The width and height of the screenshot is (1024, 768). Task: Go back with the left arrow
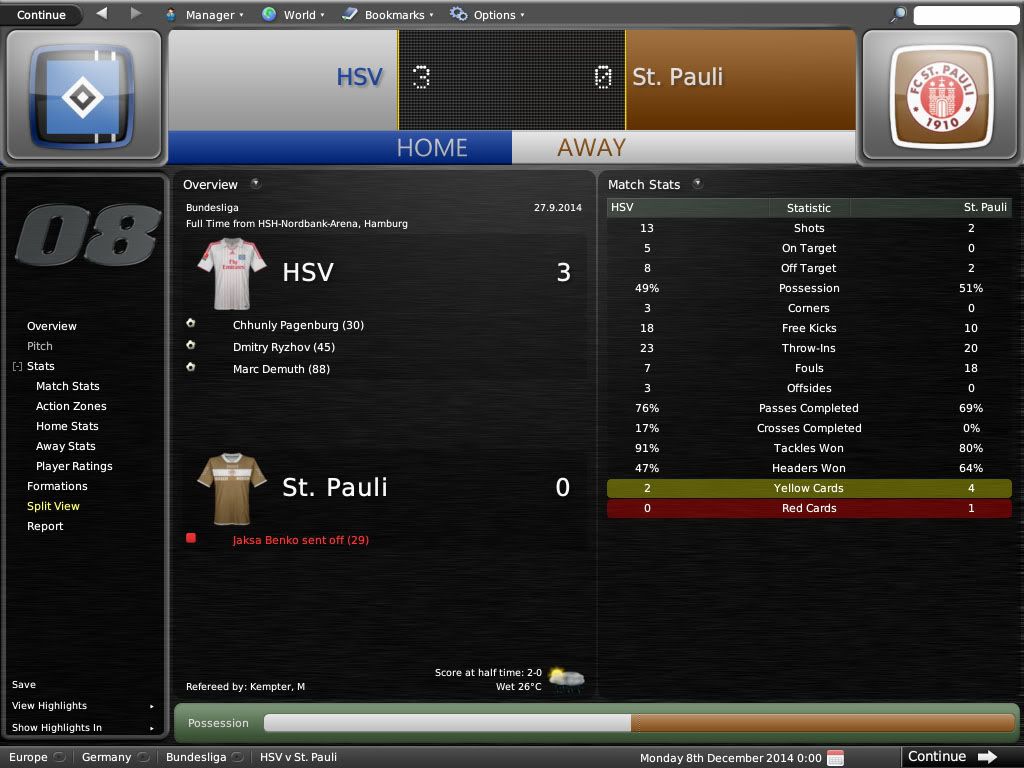tap(102, 14)
